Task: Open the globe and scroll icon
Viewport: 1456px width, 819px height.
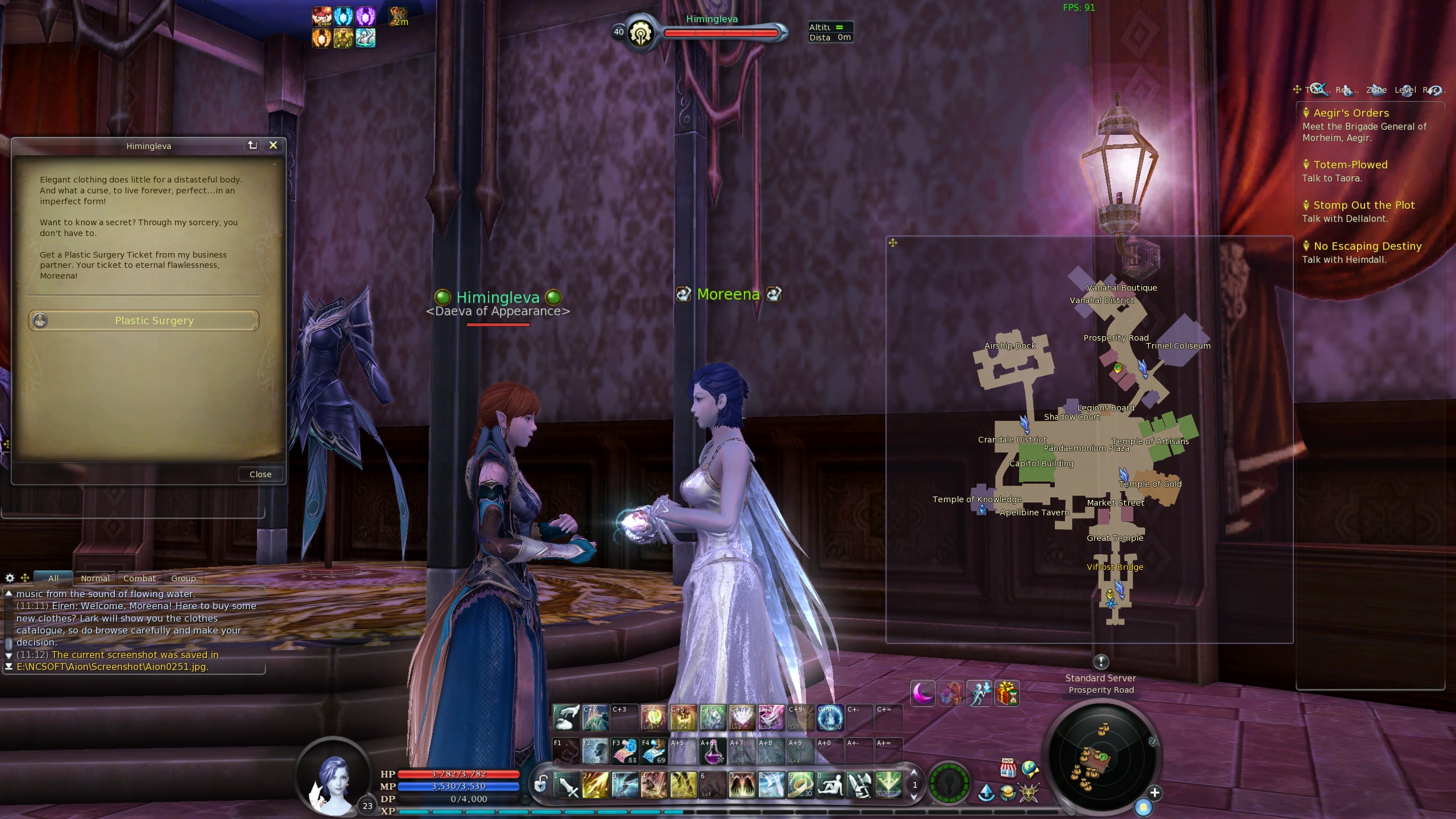Action: (x=1030, y=770)
